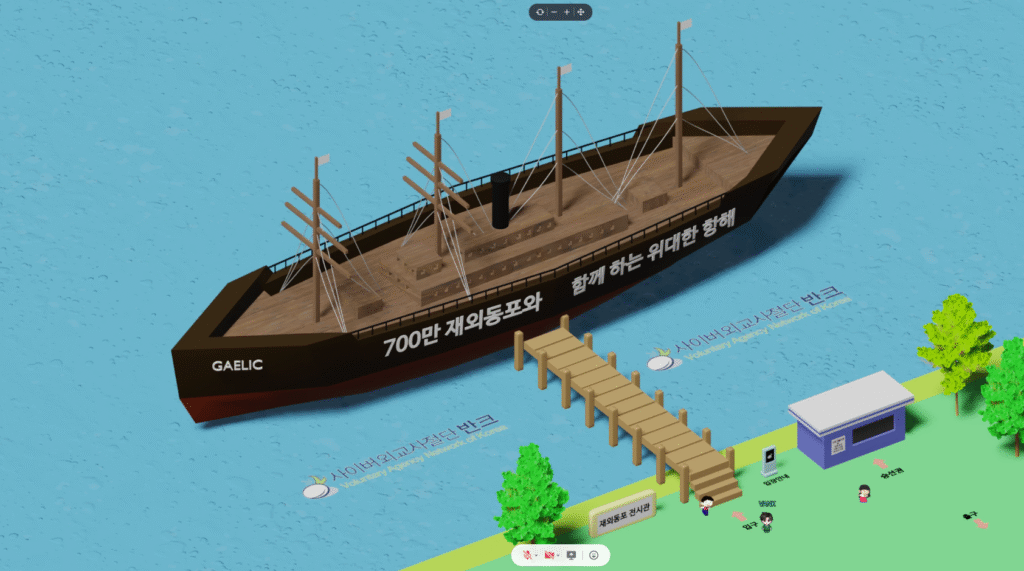Open the camera options dropdown arrow
The image size is (1024, 571).
[559, 554]
